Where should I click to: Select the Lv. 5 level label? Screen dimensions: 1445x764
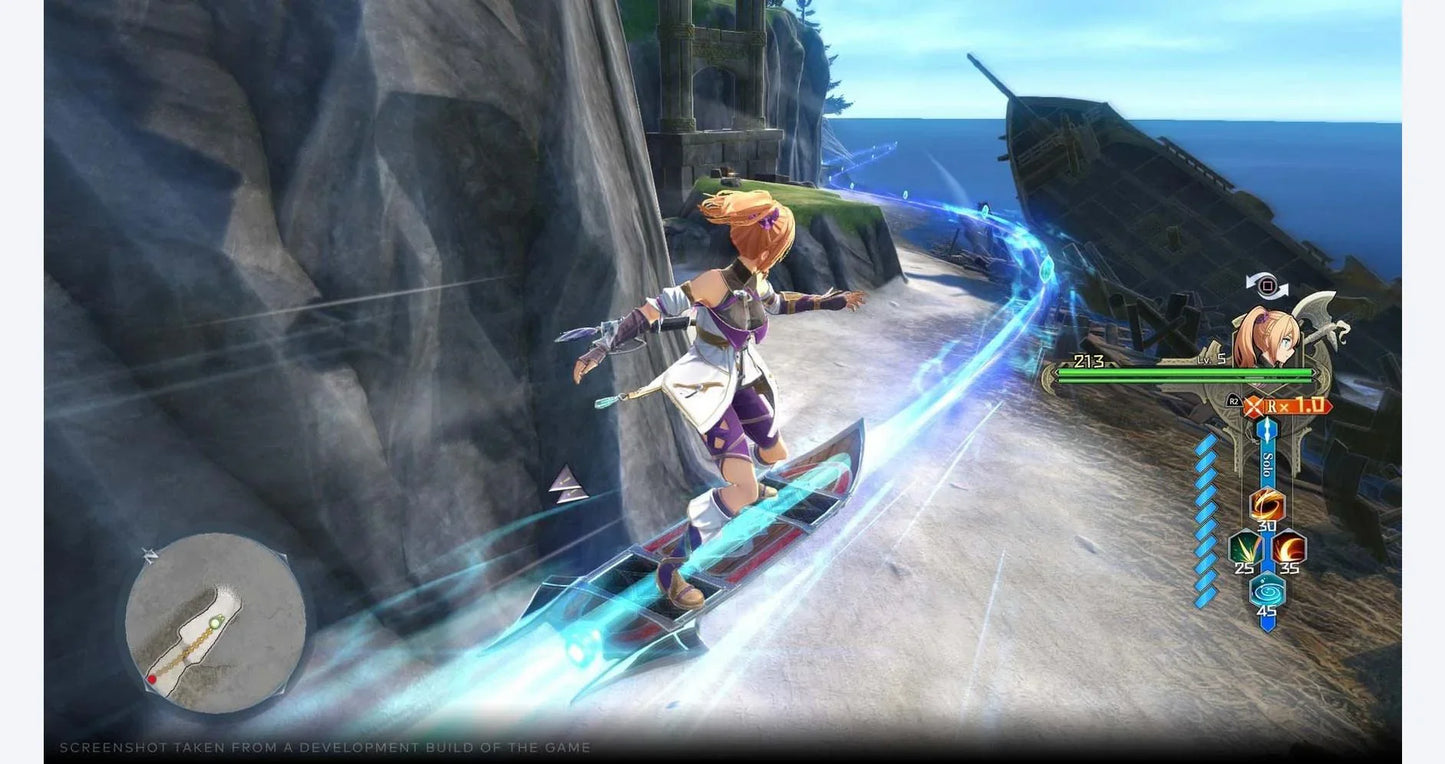point(1210,359)
